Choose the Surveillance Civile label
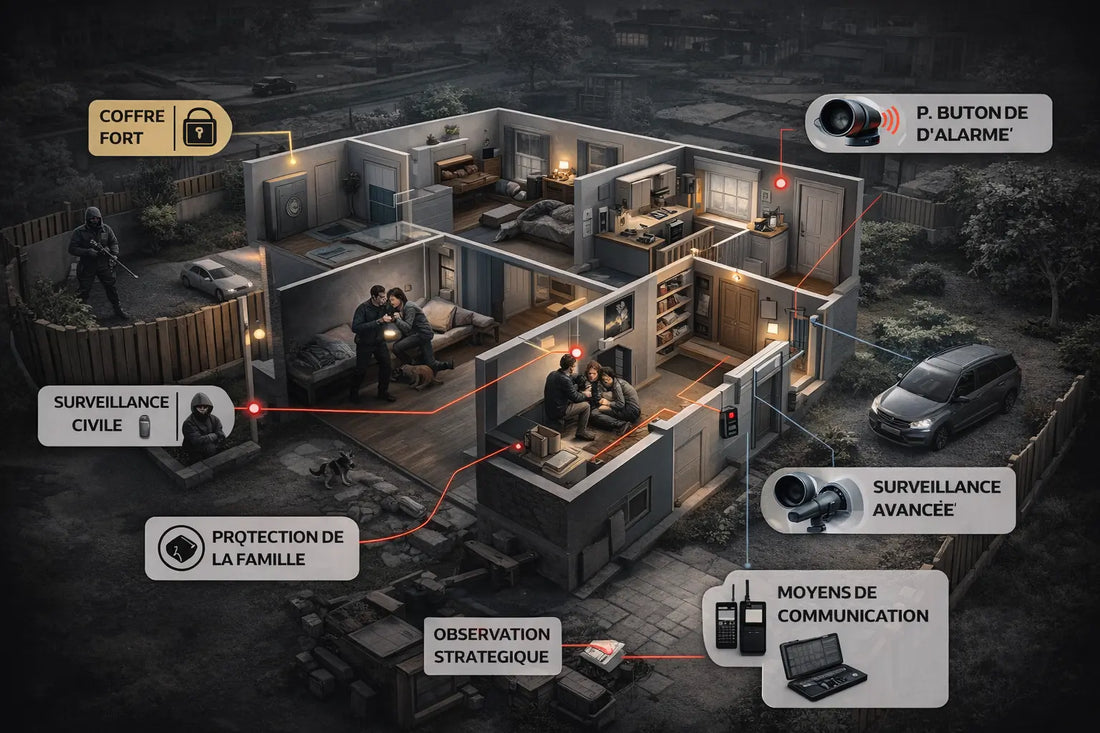1100x733 pixels. click(x=135, y=417)
